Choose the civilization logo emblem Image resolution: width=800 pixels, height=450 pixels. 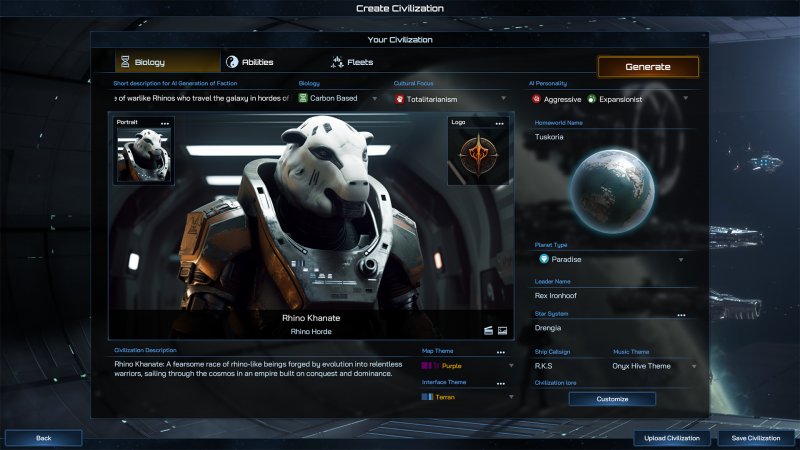477,156
